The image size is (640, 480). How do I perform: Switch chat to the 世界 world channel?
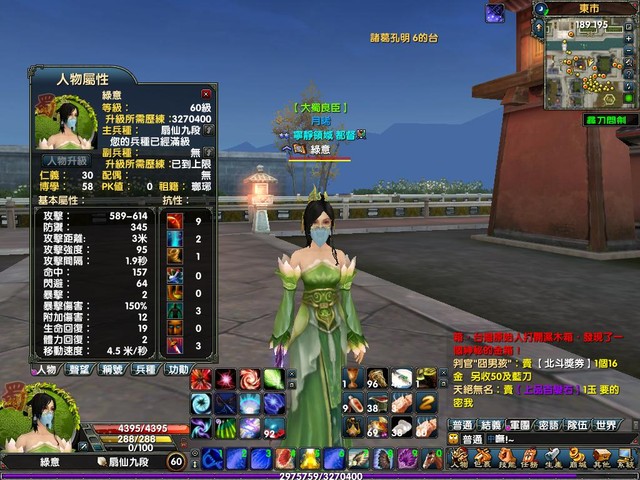[x=606, y=425]
